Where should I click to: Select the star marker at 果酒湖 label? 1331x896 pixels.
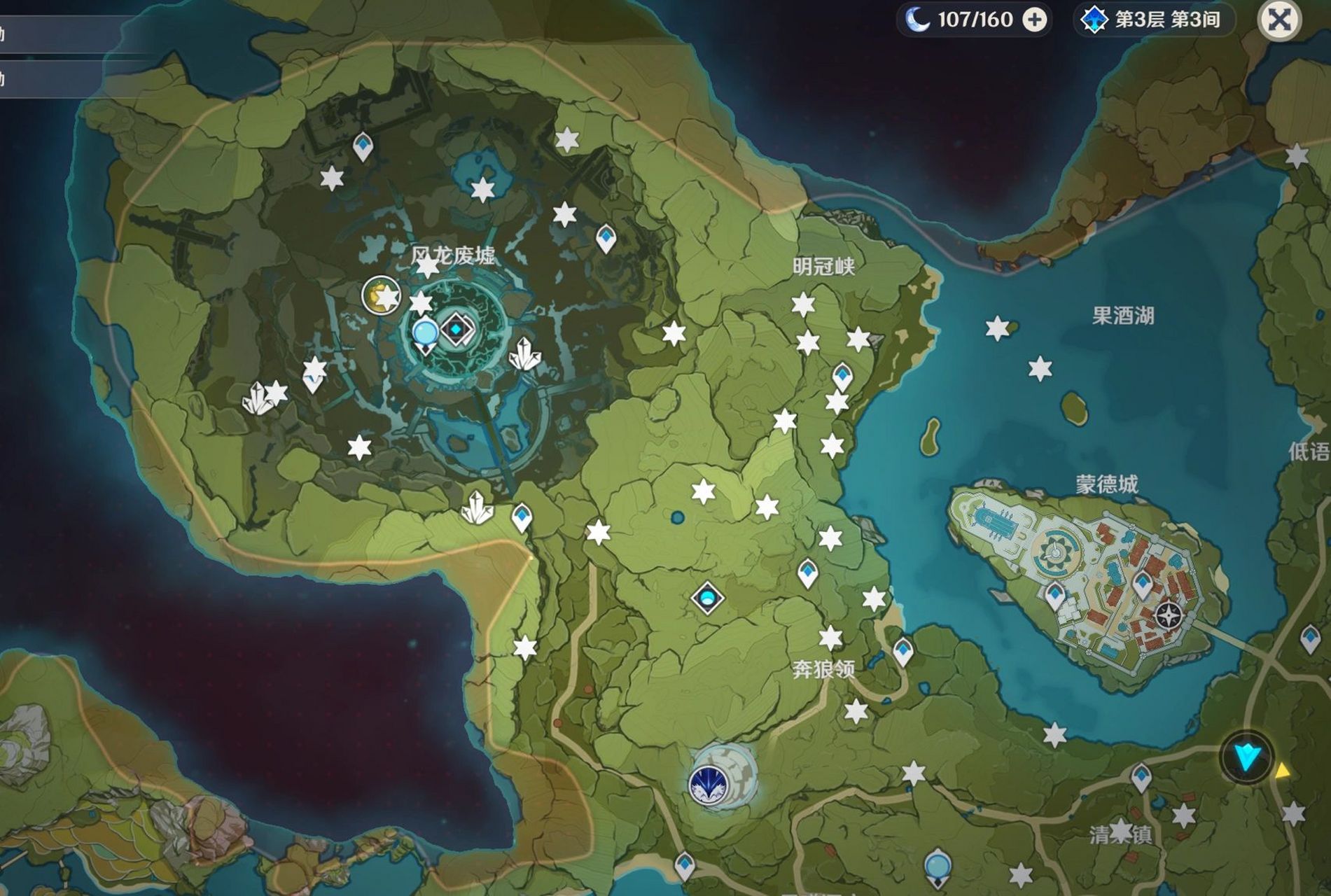pyautogui.click(x=997, y=328)
